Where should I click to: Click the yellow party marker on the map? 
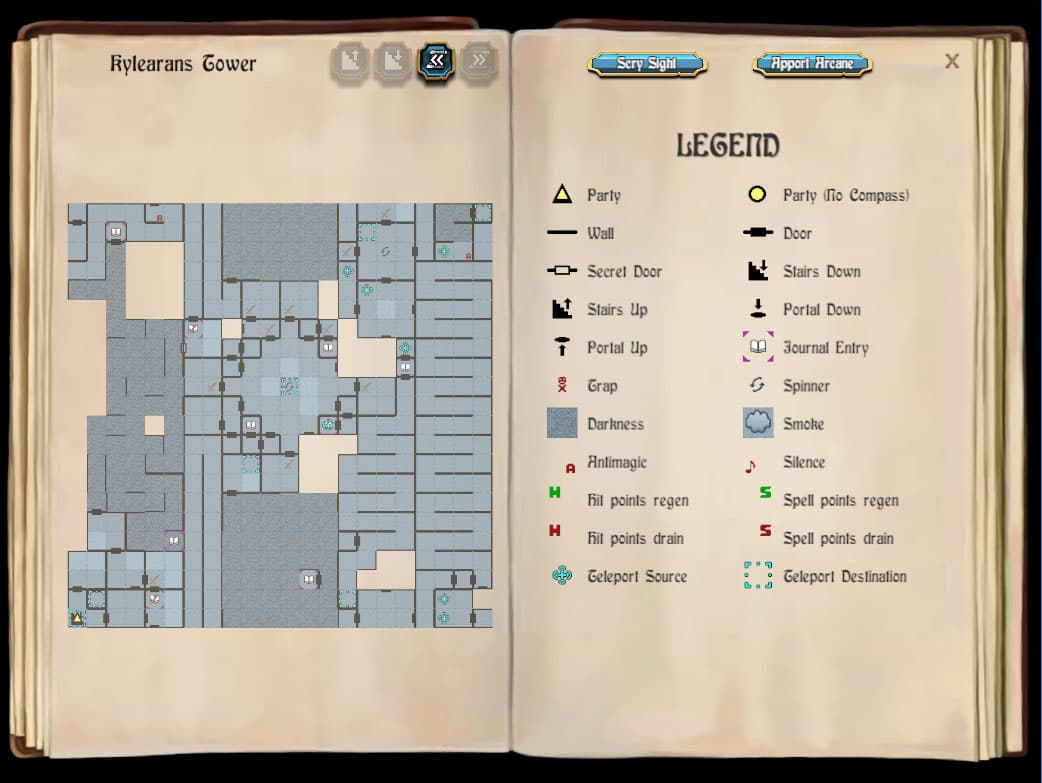[77, 618]
